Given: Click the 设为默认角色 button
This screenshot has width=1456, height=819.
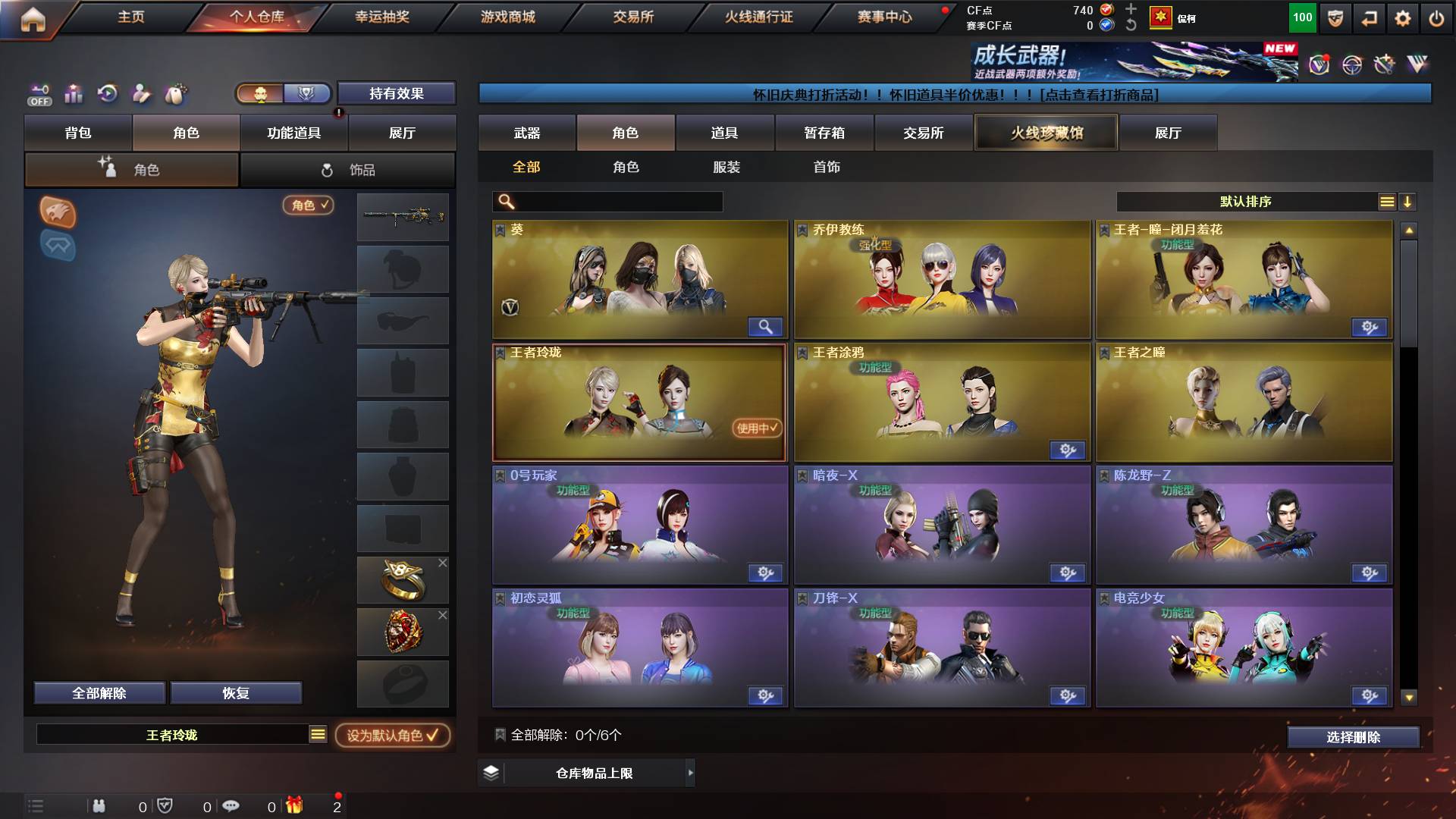Looking at the screenshot, I should point(391,735).
